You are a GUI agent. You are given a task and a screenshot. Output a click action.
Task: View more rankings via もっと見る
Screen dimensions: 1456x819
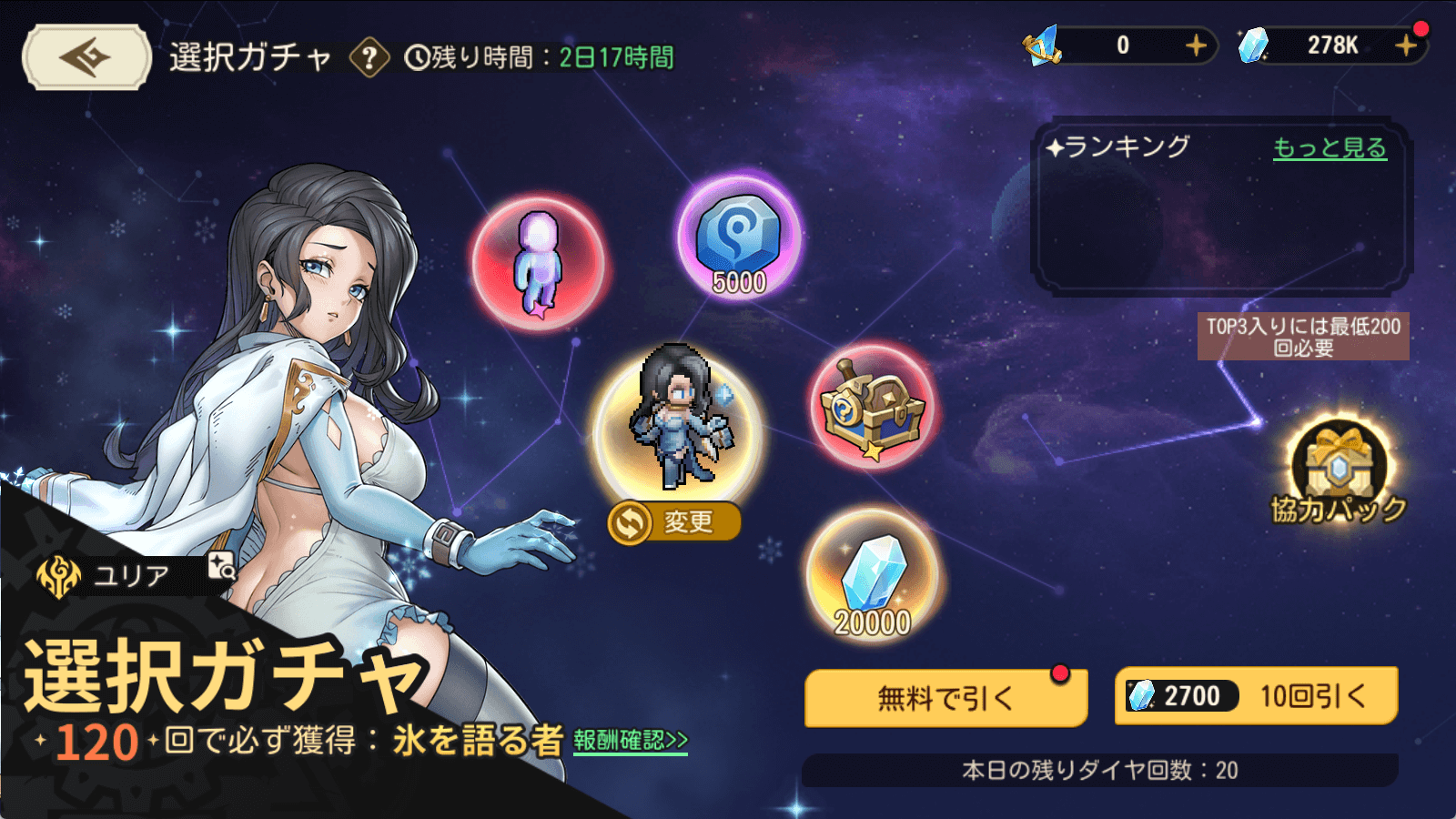click(x=1330, y=148)
